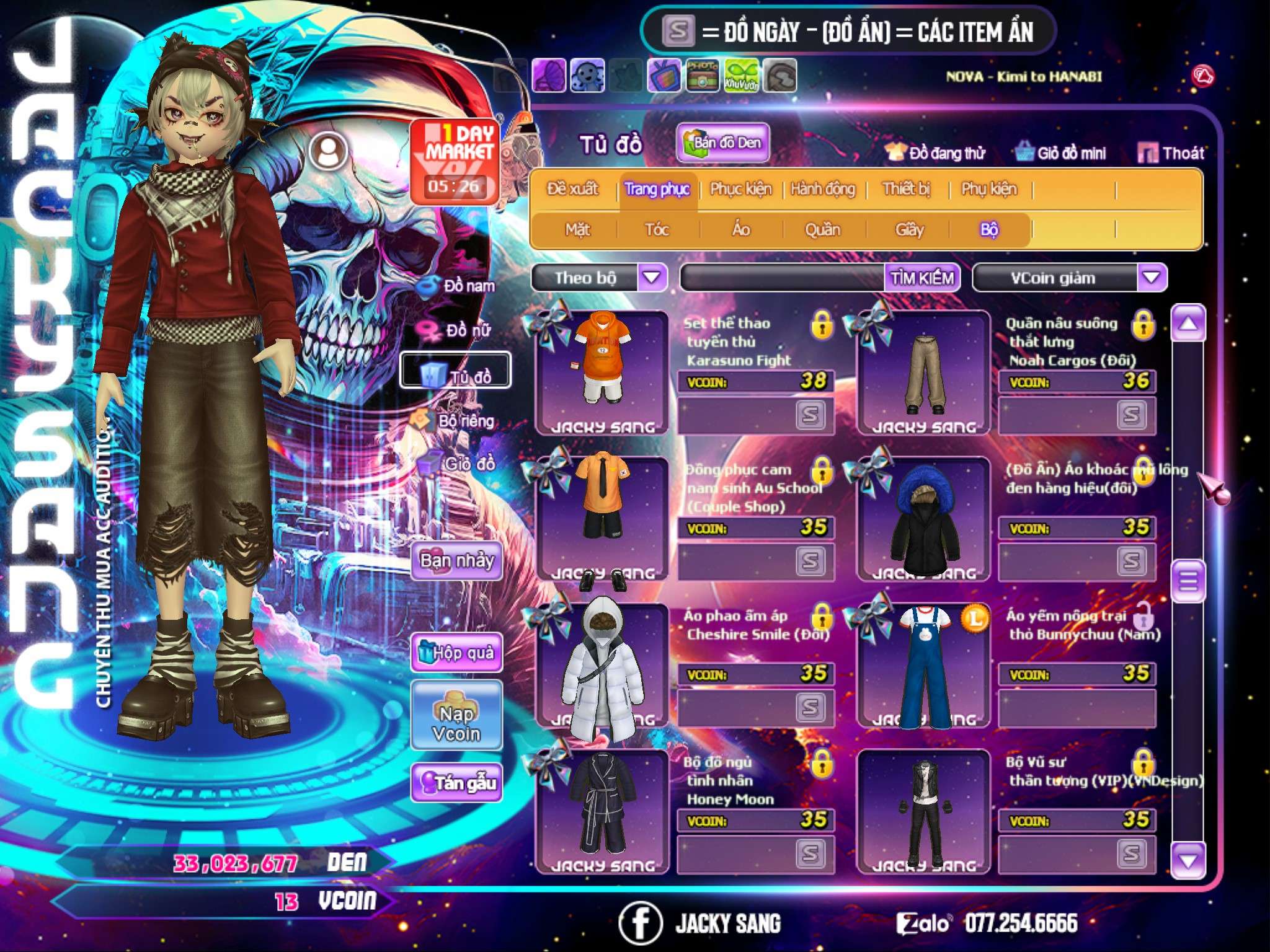This screenshot has height=952, width=1270.
Task: Choose the Tóc subcategory
Action: 657,230
